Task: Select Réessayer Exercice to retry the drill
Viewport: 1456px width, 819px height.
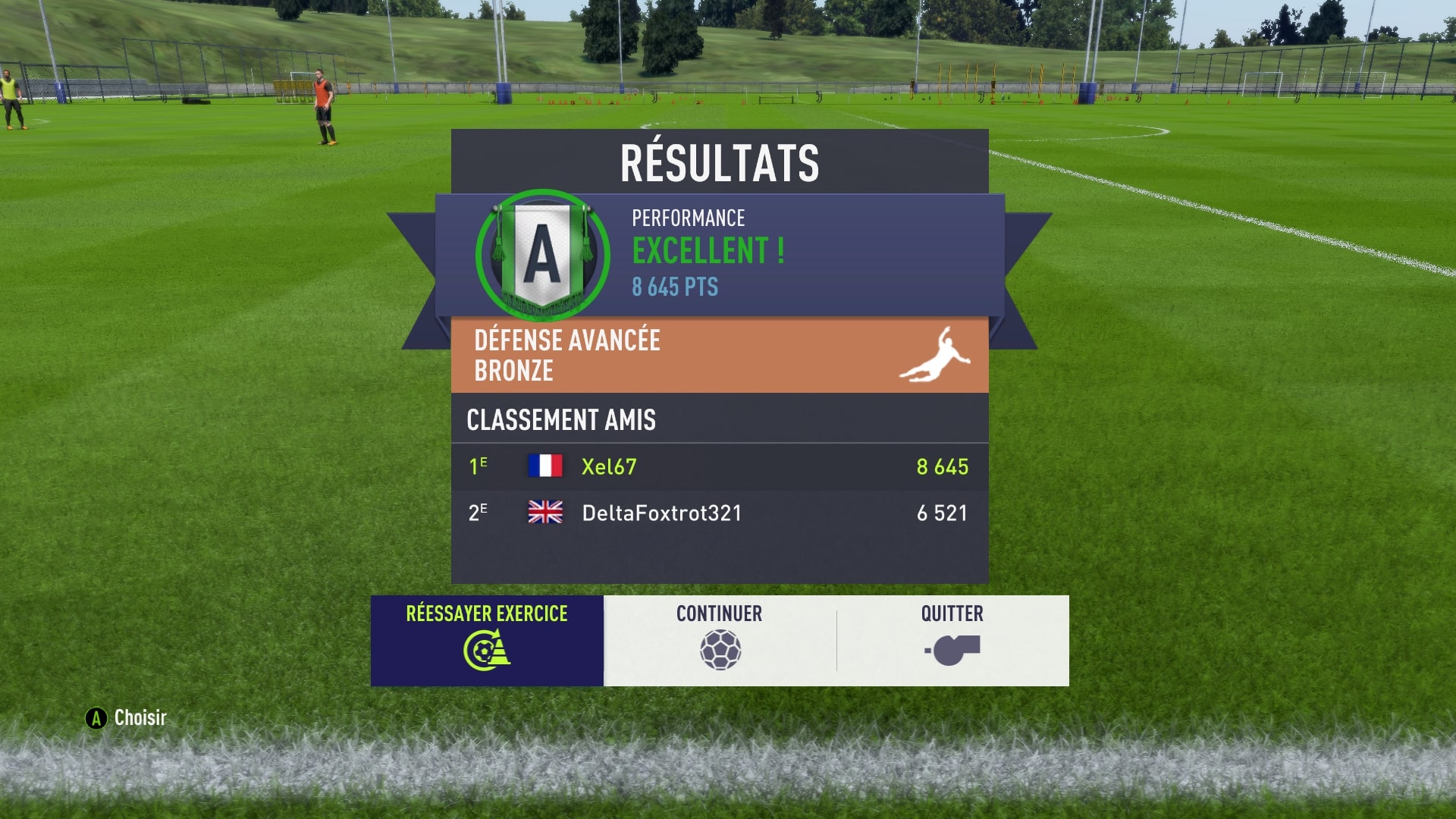Action: 487,640
